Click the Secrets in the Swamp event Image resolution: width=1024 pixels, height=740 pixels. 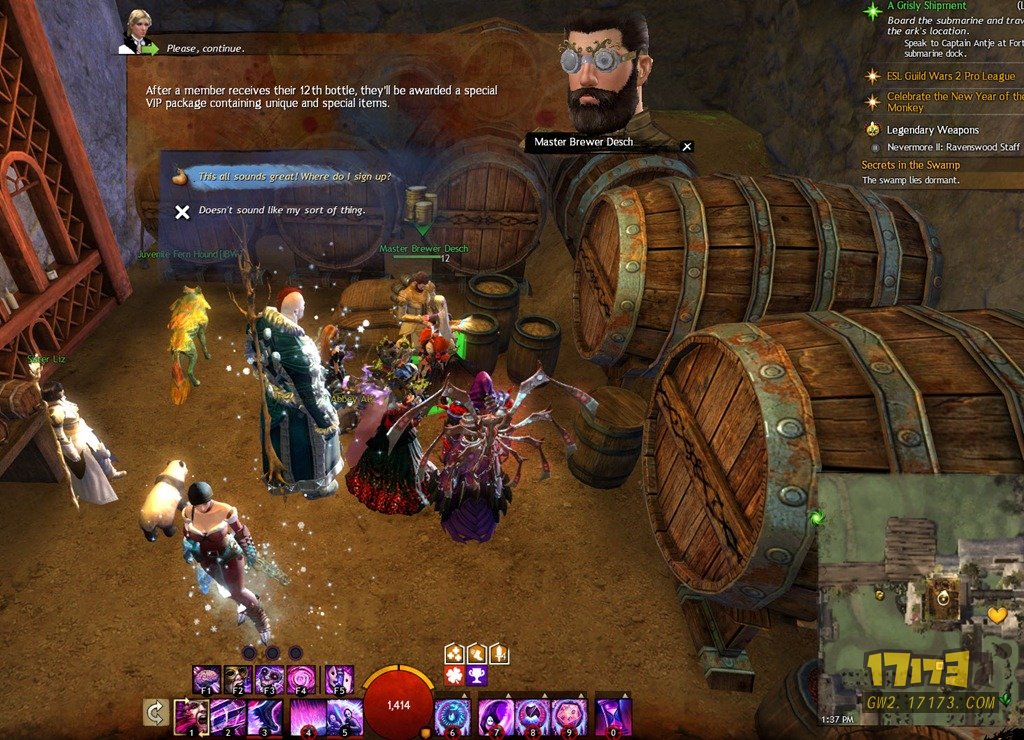[x=910, y=165]
